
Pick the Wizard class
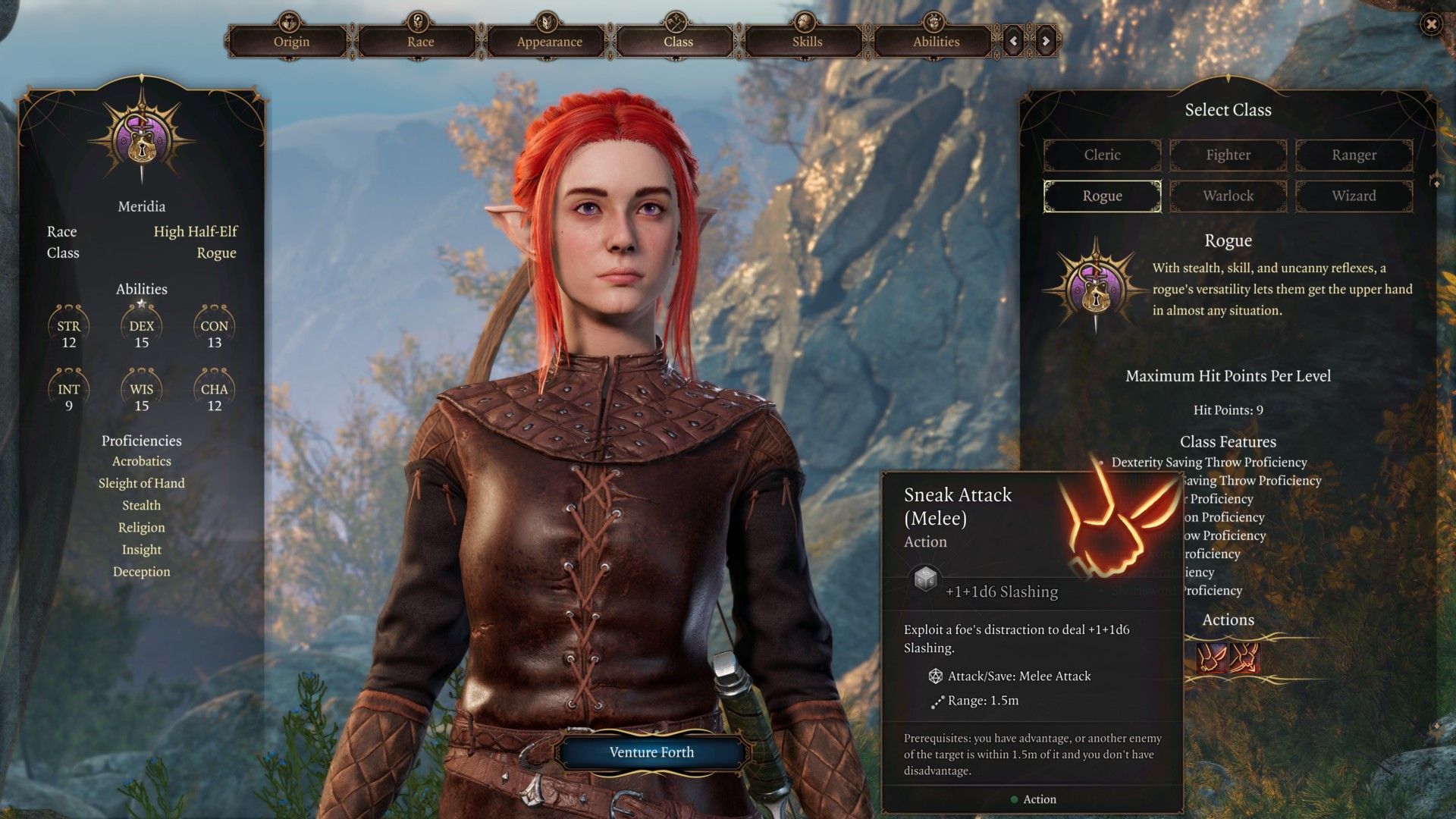[1354, 196]
